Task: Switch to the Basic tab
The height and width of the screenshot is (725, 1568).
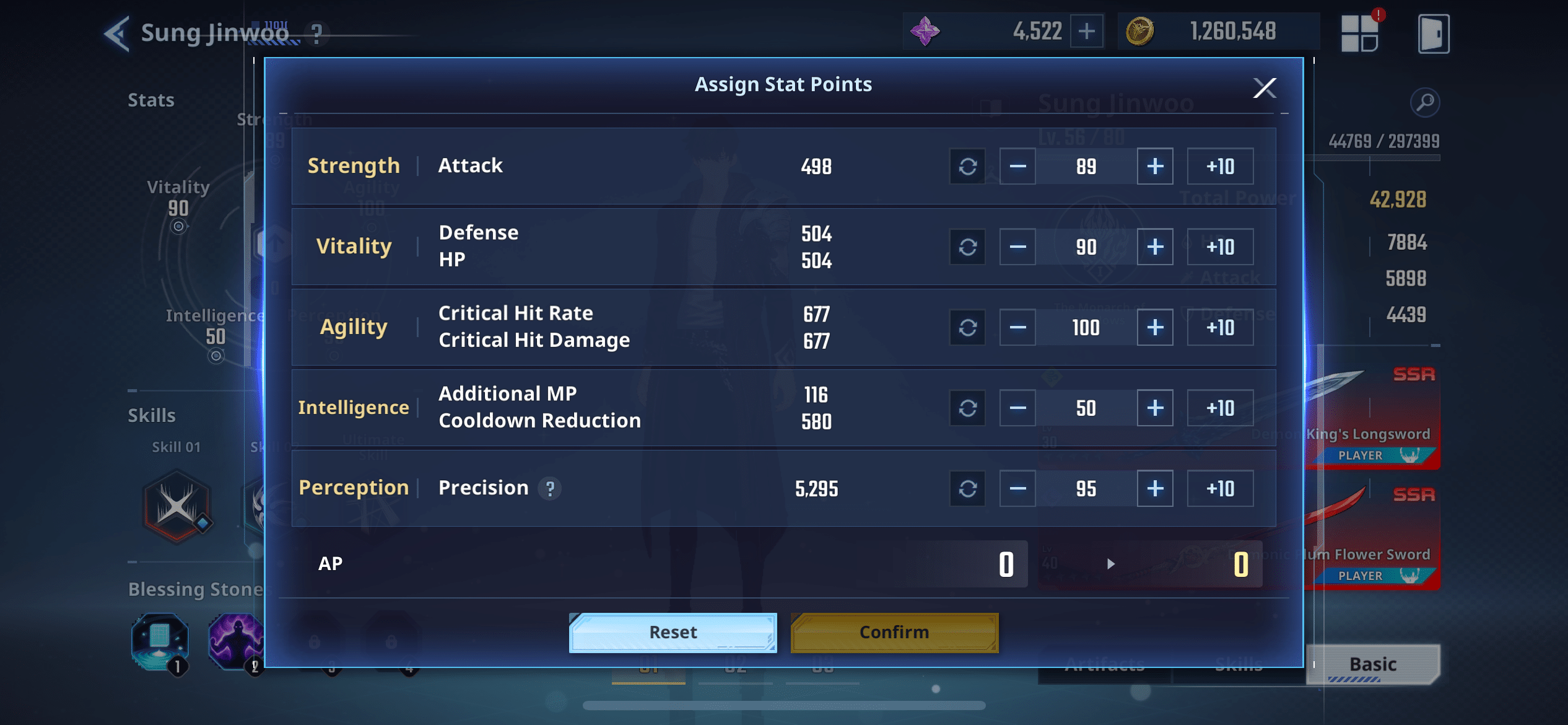Action: coord(1372,664)
